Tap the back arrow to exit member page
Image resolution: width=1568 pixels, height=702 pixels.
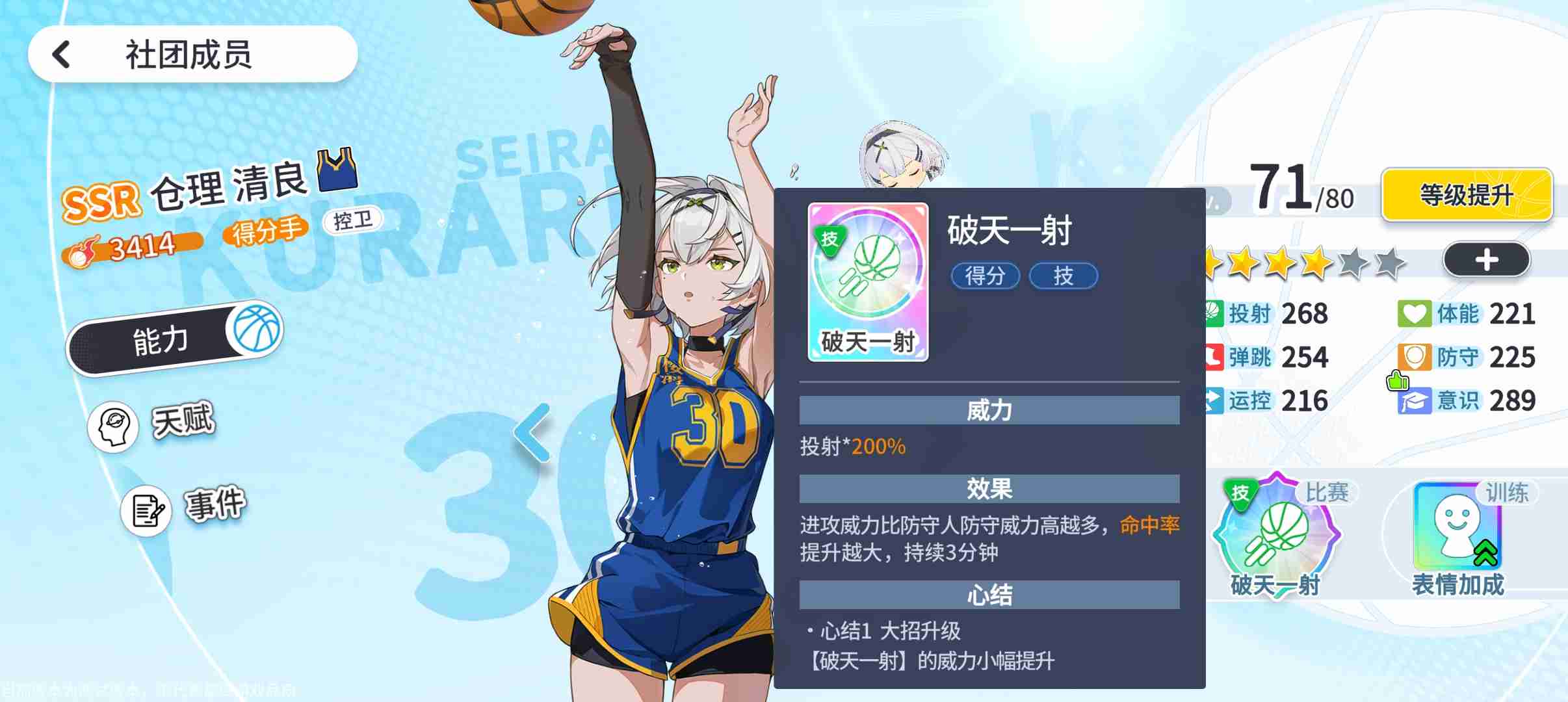(60, 55)
